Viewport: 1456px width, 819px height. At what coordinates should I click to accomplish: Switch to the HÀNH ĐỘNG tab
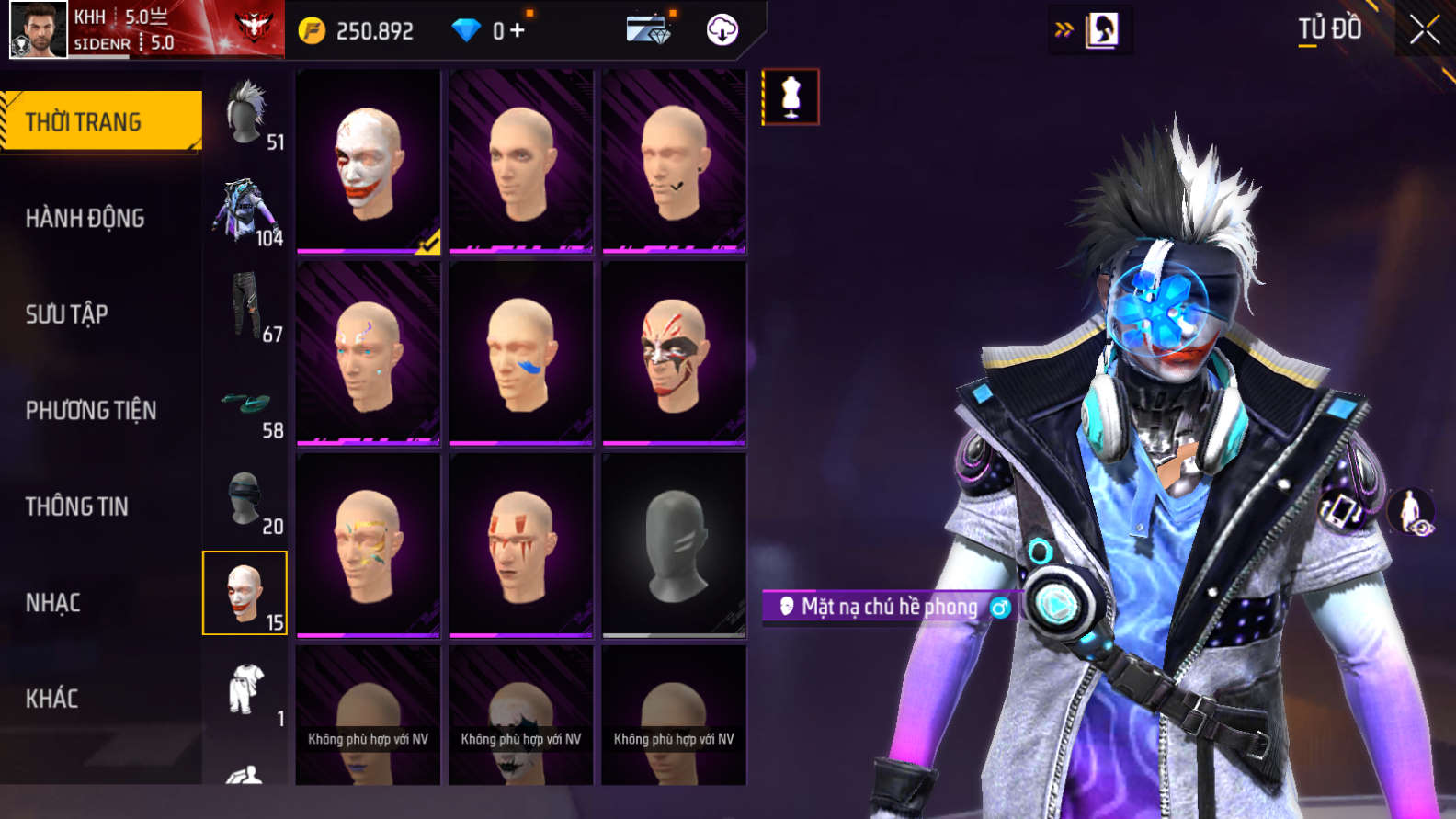(85, 218)
